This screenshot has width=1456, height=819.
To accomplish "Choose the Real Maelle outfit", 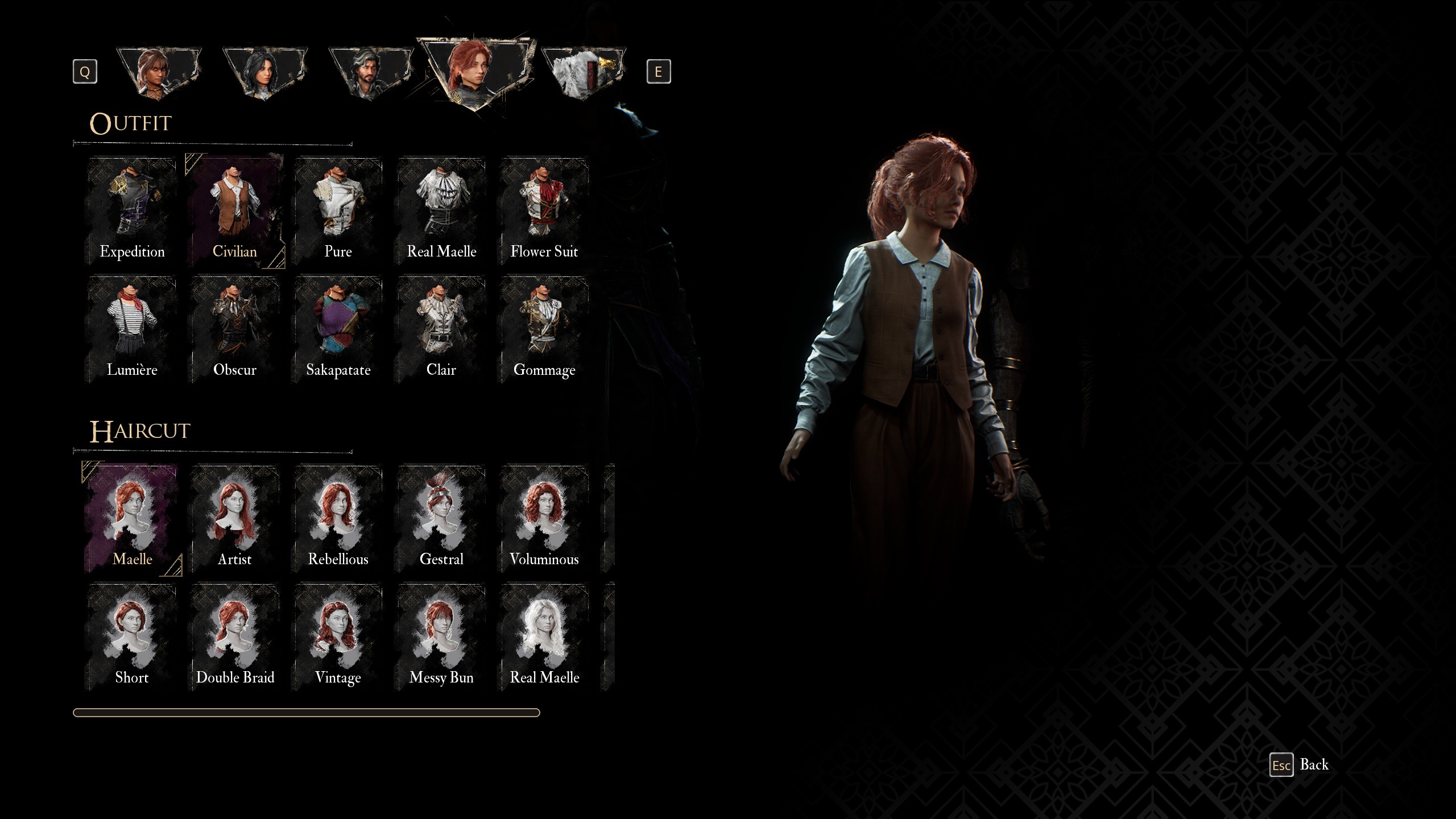I will [x=441, y=210].
